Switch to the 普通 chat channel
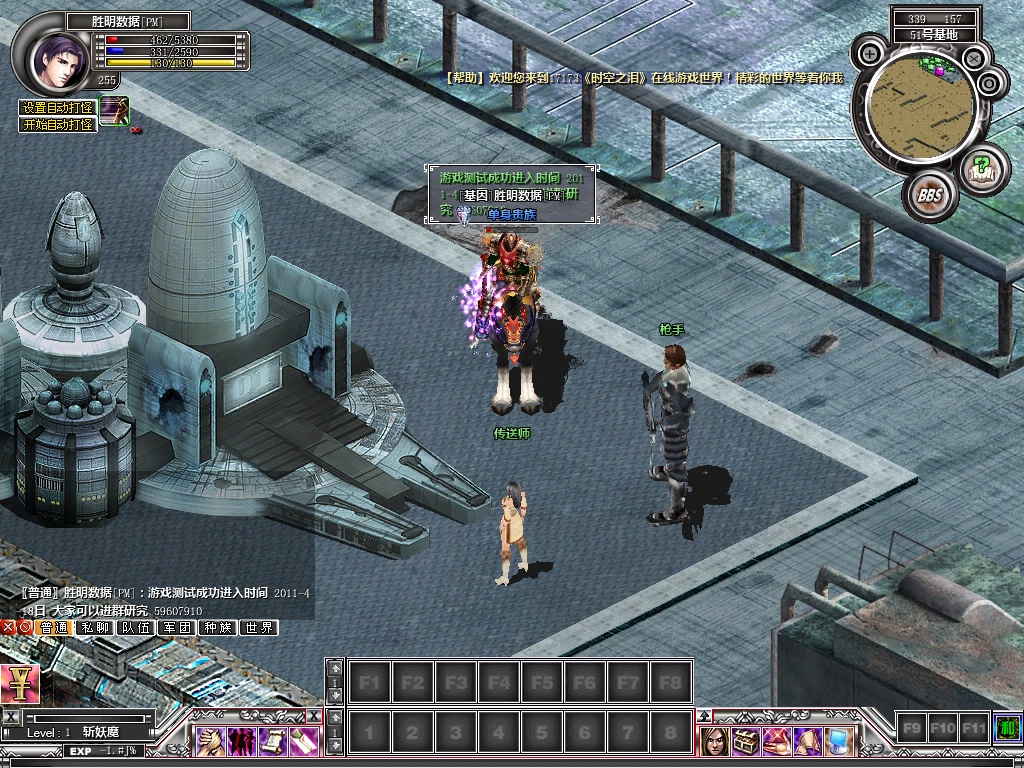The width and height of the screenshot is (1024, 768). 54,628
